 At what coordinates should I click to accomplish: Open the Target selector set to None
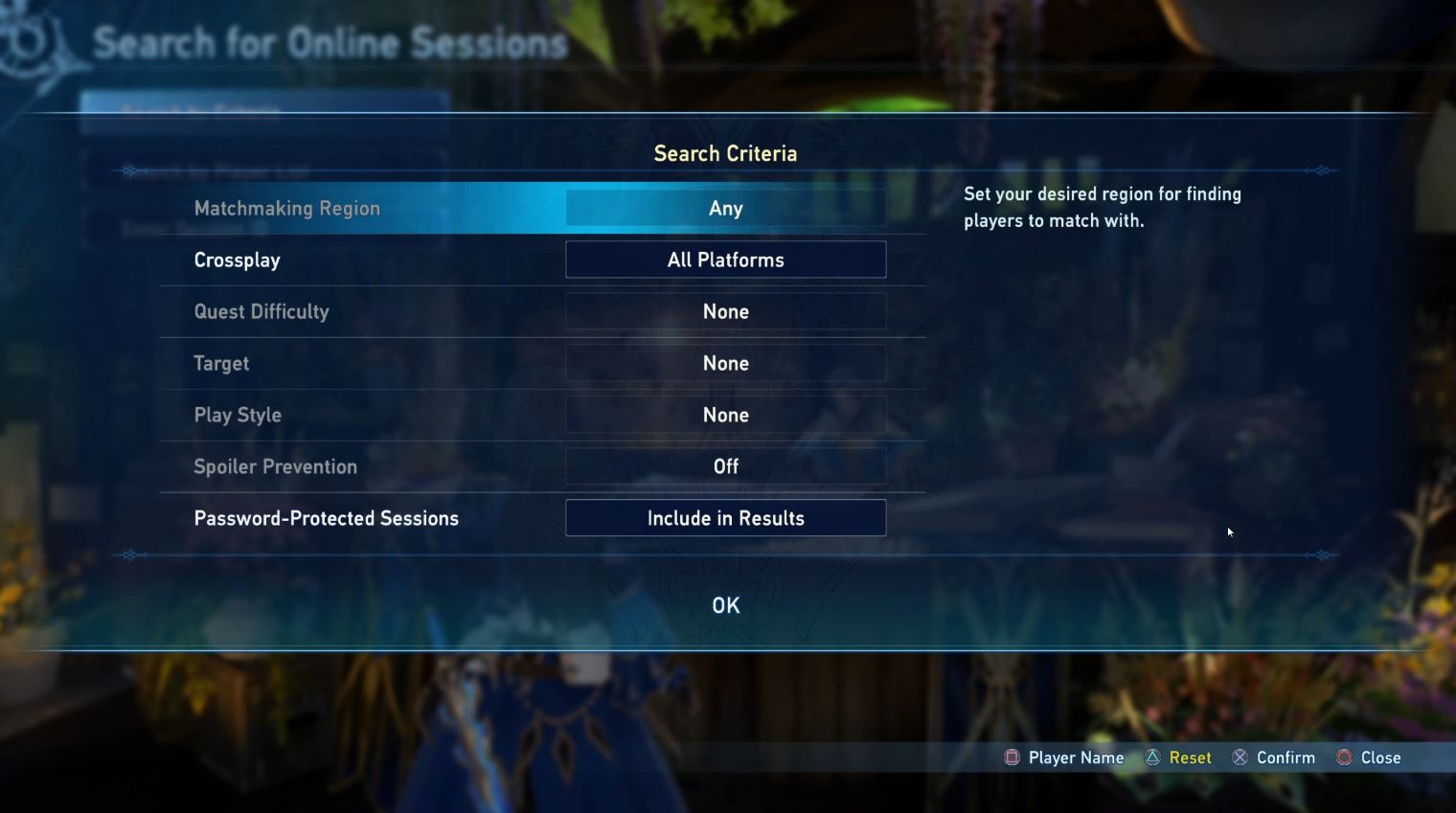[725, 363]
